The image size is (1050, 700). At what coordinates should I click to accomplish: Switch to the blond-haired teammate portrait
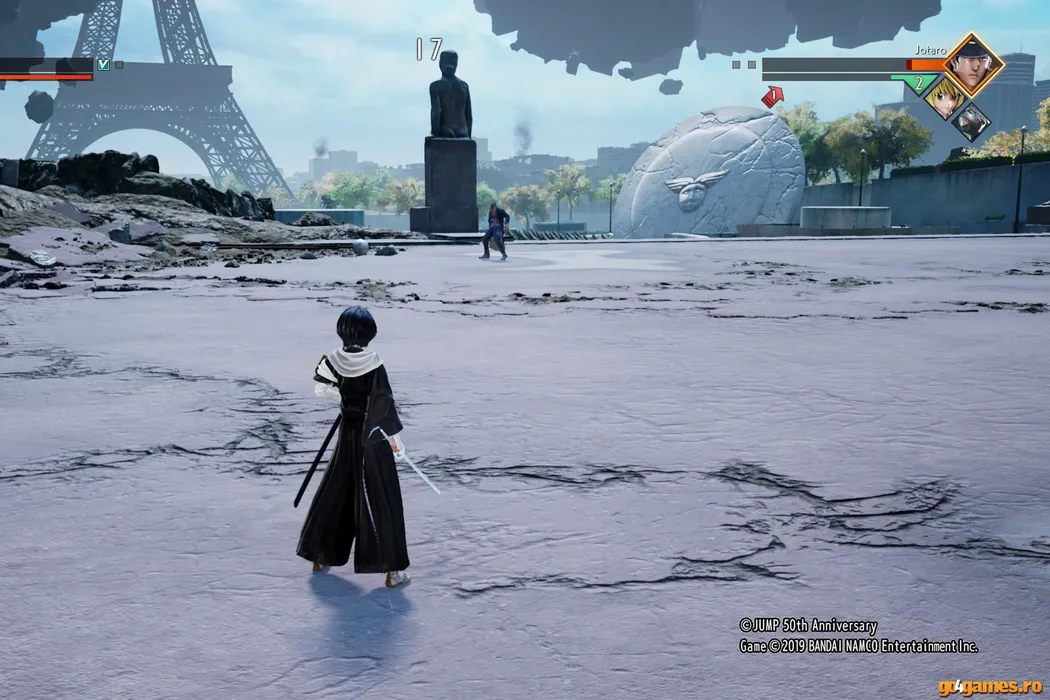(945, 97)
